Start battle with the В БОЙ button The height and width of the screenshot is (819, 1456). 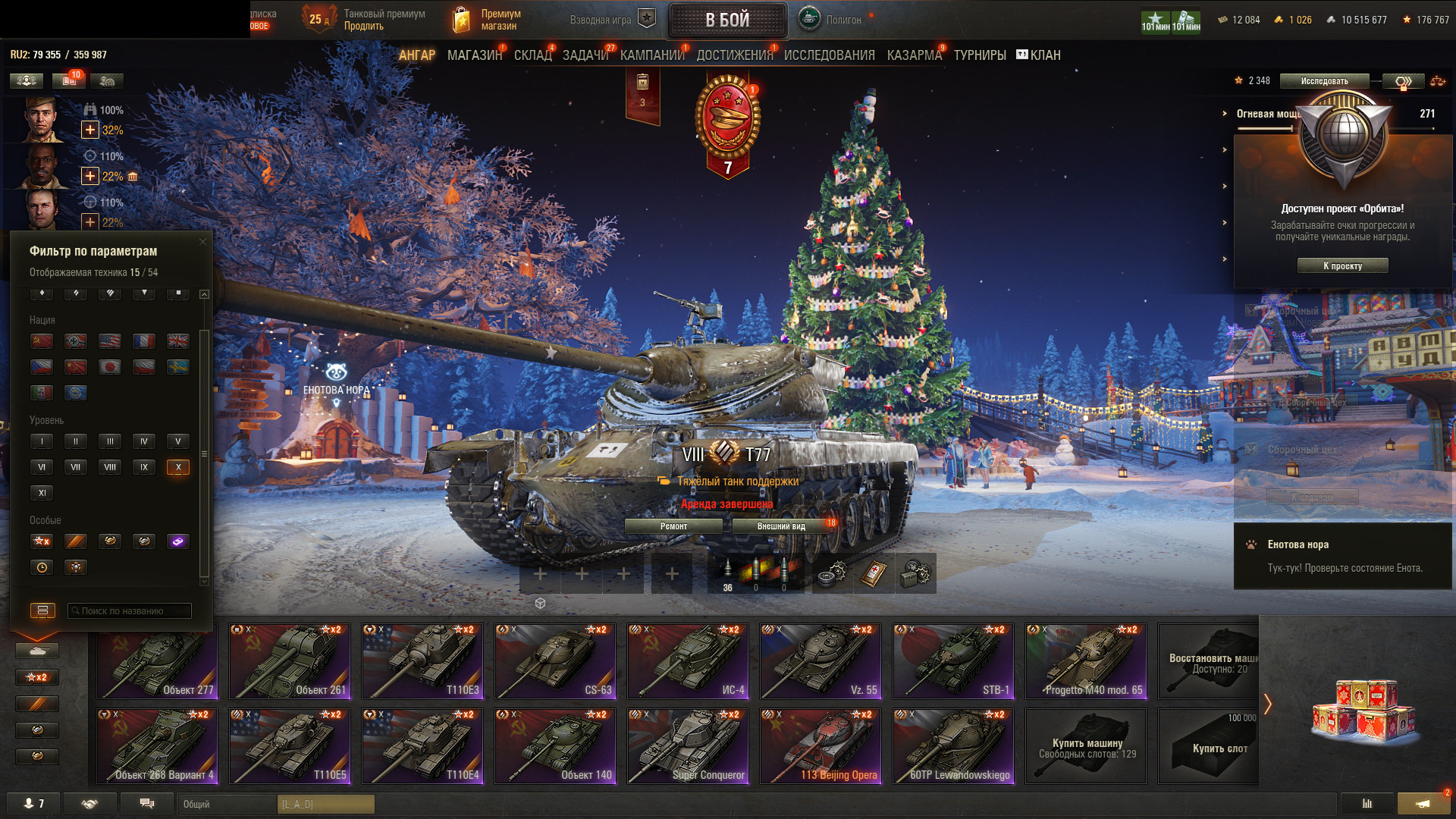727,20
